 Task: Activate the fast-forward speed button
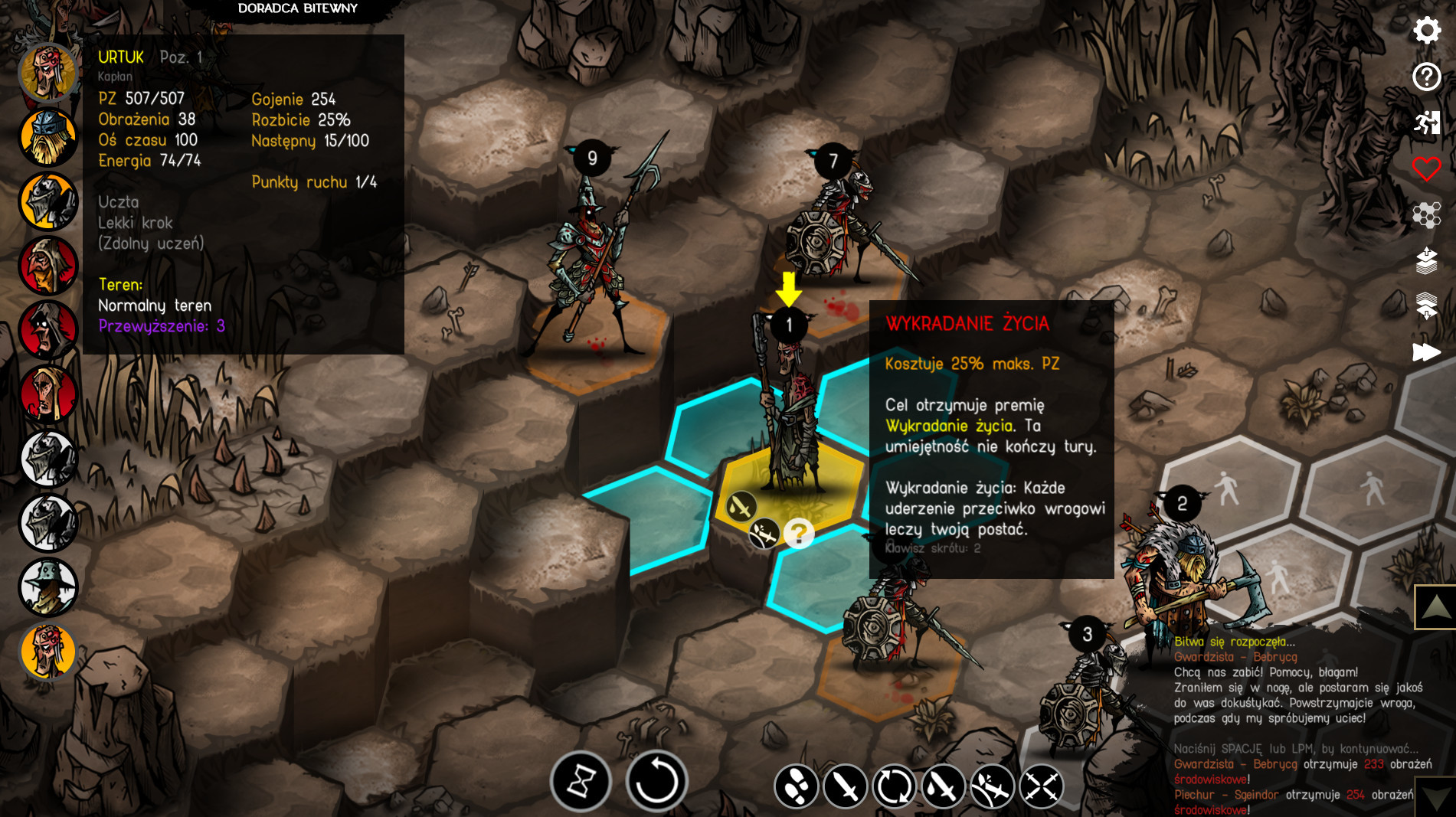coord(1426,352)
